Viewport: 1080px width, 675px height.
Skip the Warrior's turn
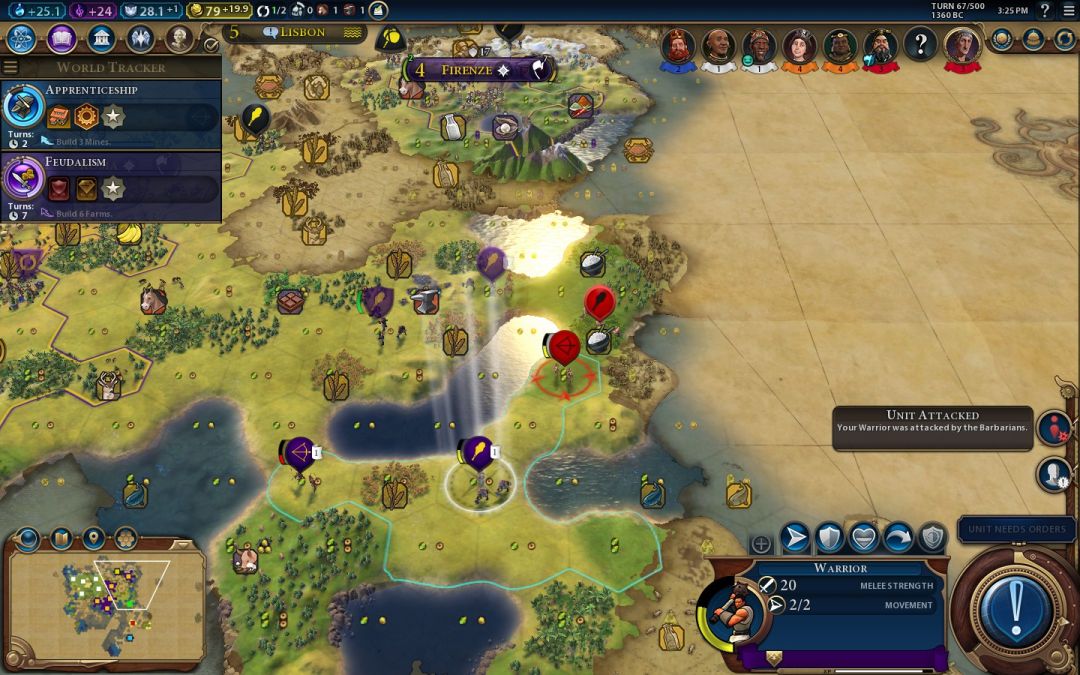click(898, 538)
